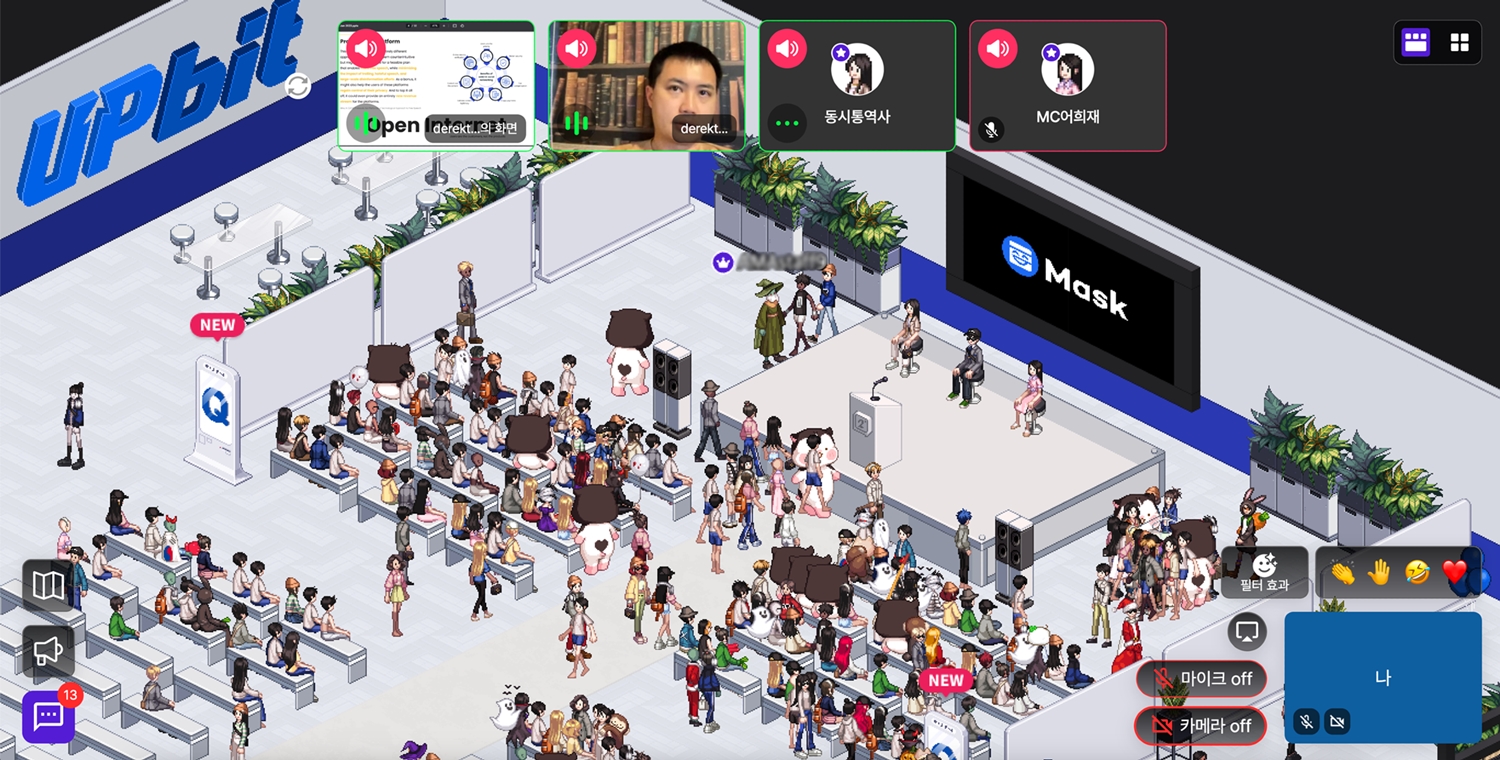Mute the 동시통역사 participant's speaker

click(x=787, y=48)
